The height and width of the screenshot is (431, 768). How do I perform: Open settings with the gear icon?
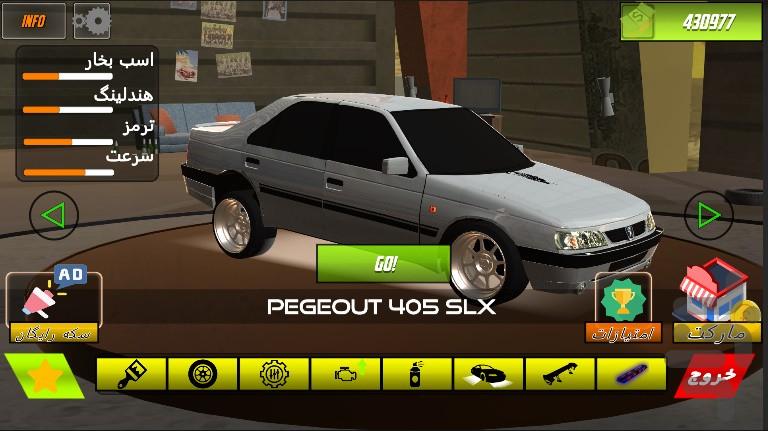coord(92,19)
